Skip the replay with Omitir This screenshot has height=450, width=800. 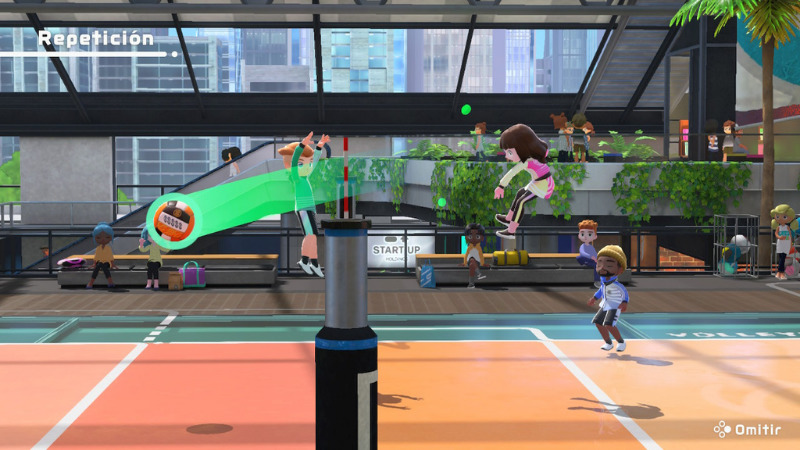pos(749,429)
